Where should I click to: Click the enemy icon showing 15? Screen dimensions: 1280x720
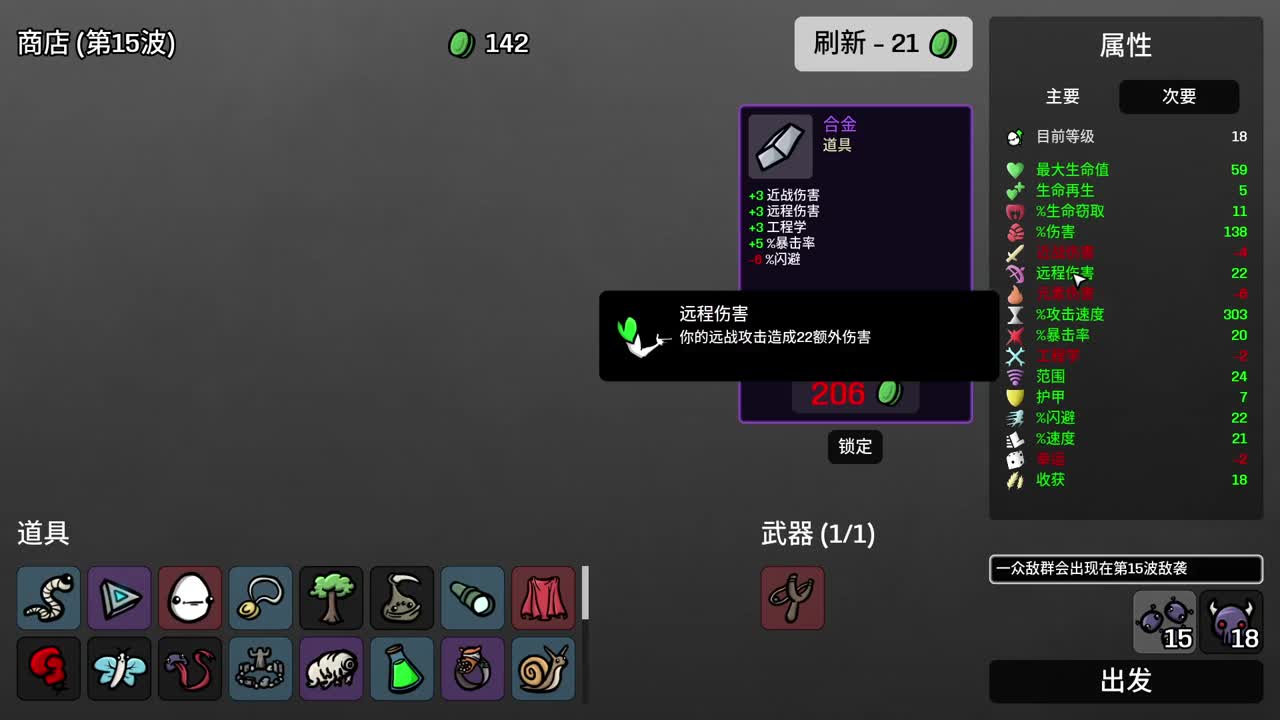click(1163, 620)
